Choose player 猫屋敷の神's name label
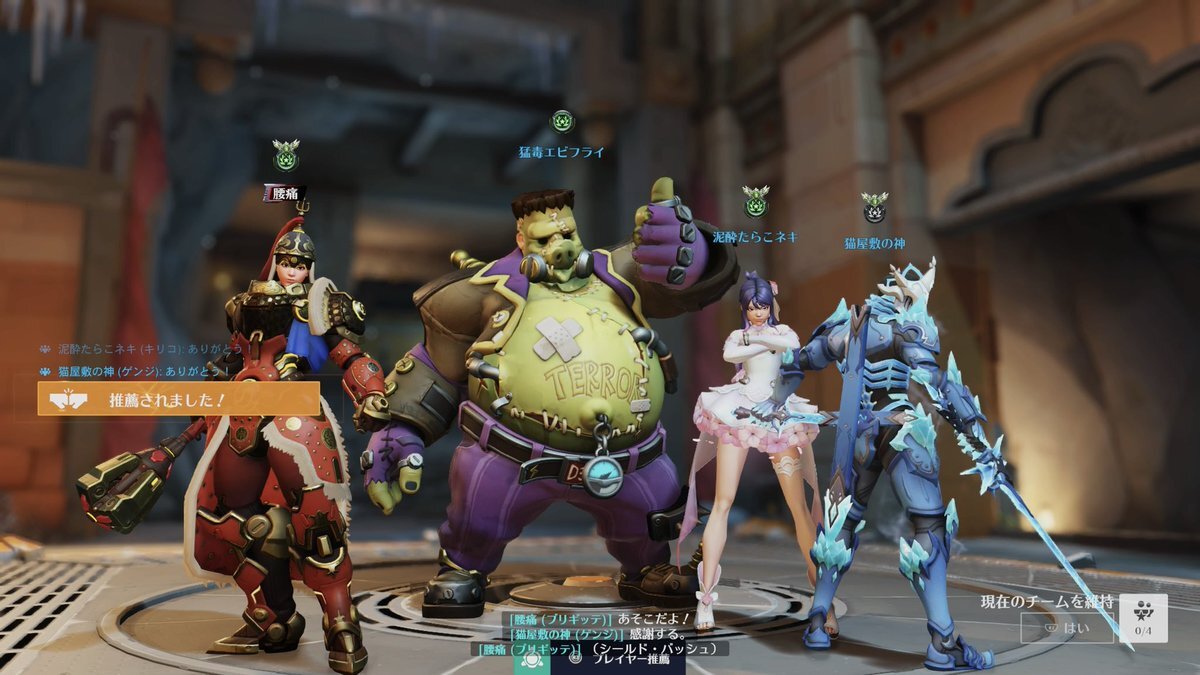The width and height of the screenshot is (1200, 675). point(874,243)
